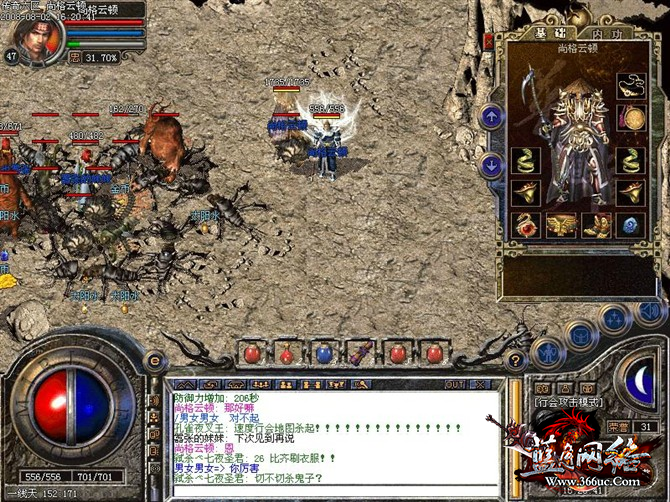Open the question mark help button
The height and width of the screenshot is (502, 670).
point(514,360)
